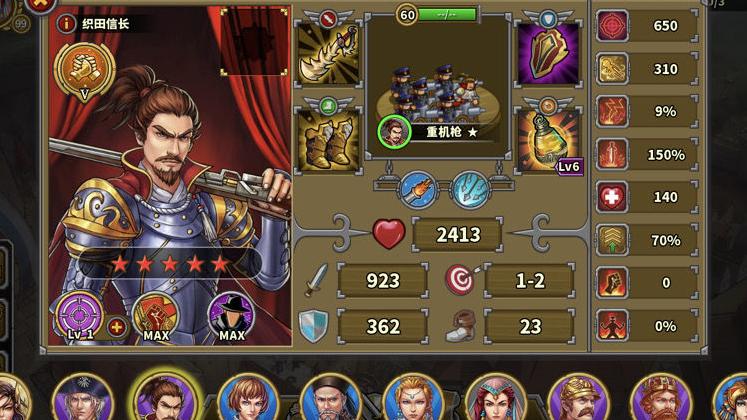
Task: Choose the white-haired hero portrait in roster
Action: [82, 400]
